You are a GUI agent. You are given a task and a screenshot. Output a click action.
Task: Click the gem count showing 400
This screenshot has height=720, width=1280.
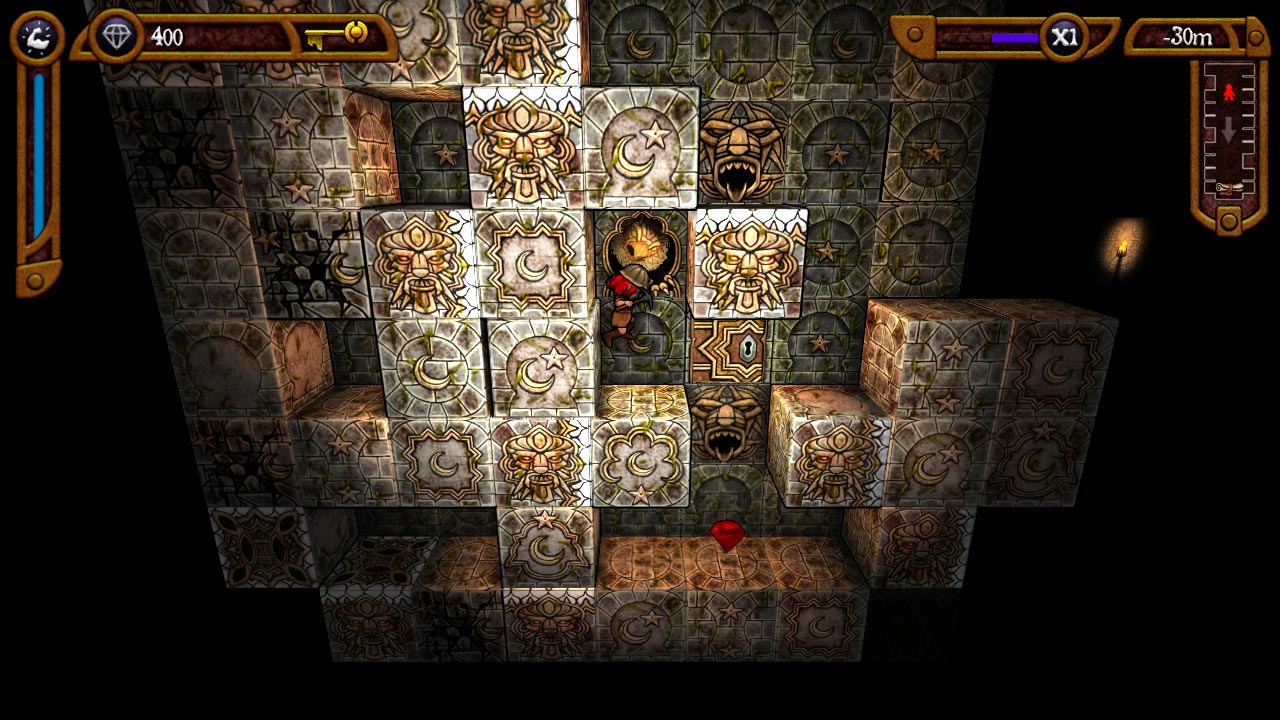point(169,36)
